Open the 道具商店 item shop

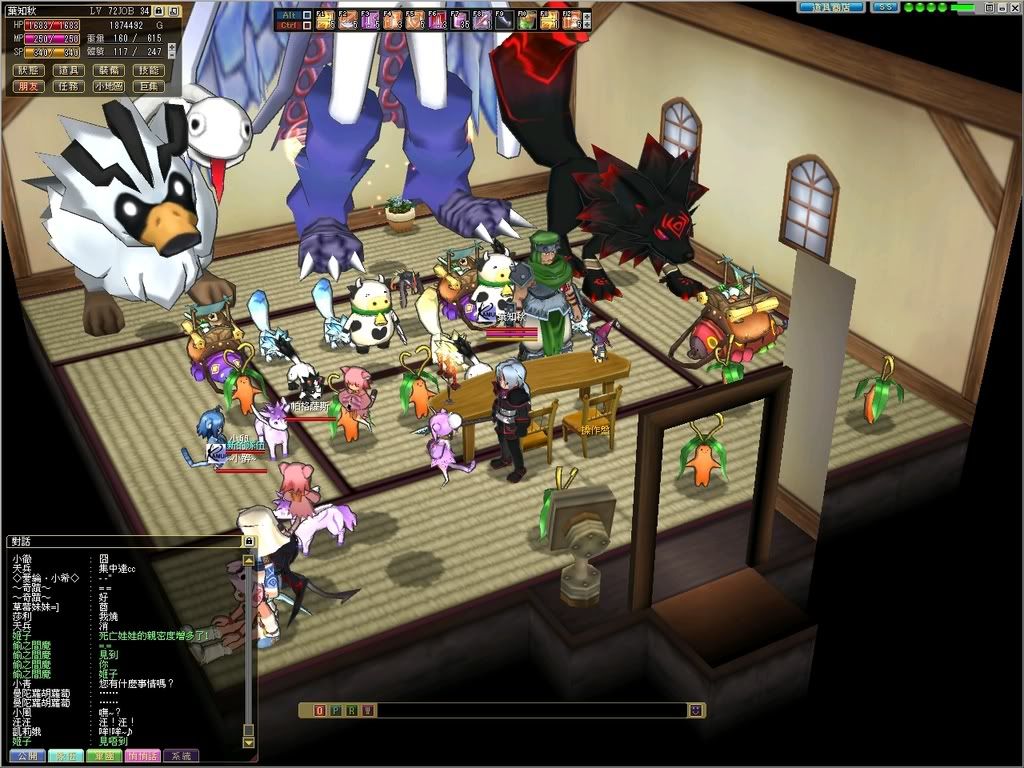pyautogui.click(x=831, y=7)
